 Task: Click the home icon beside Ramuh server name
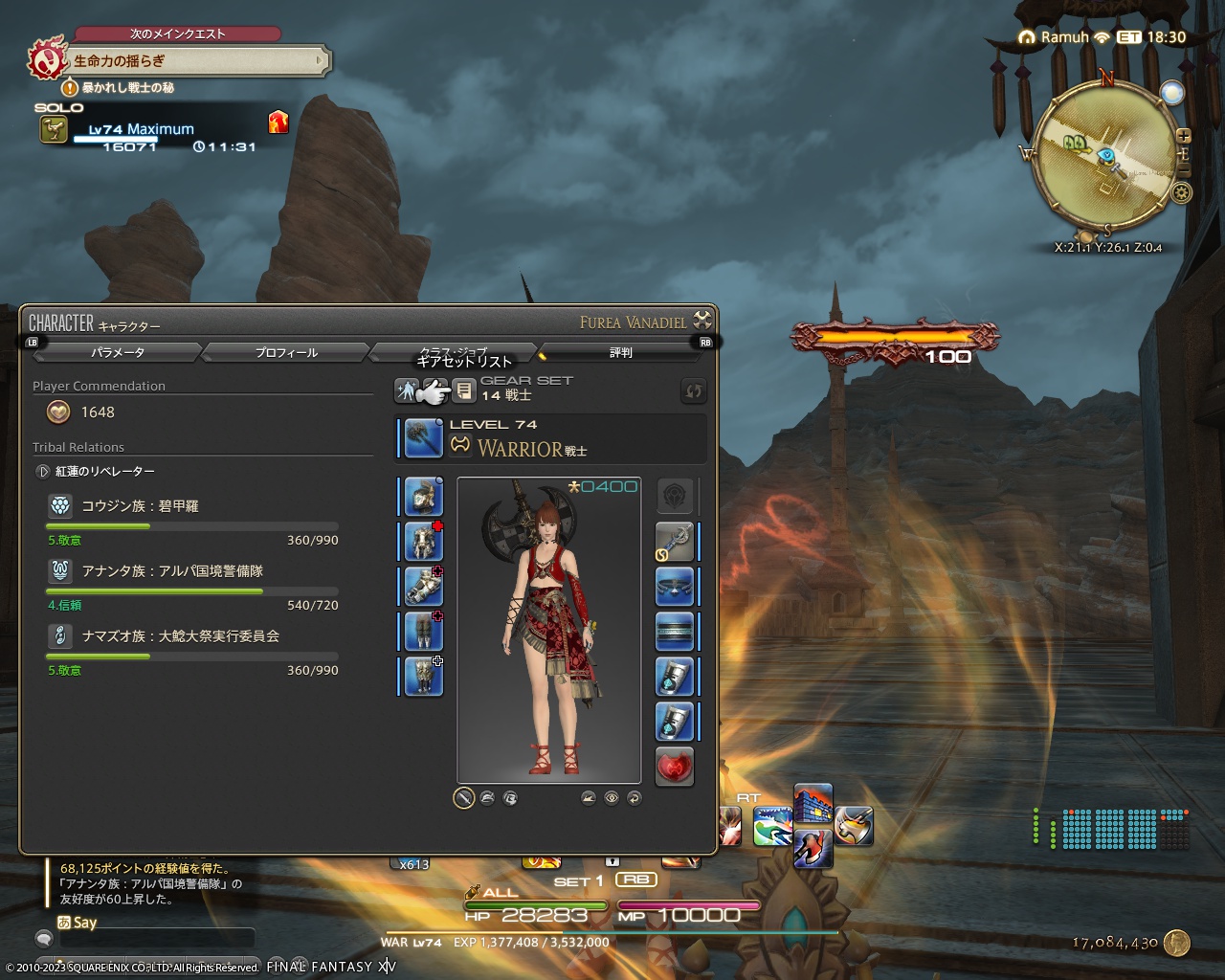click(x=1028, y=37)
